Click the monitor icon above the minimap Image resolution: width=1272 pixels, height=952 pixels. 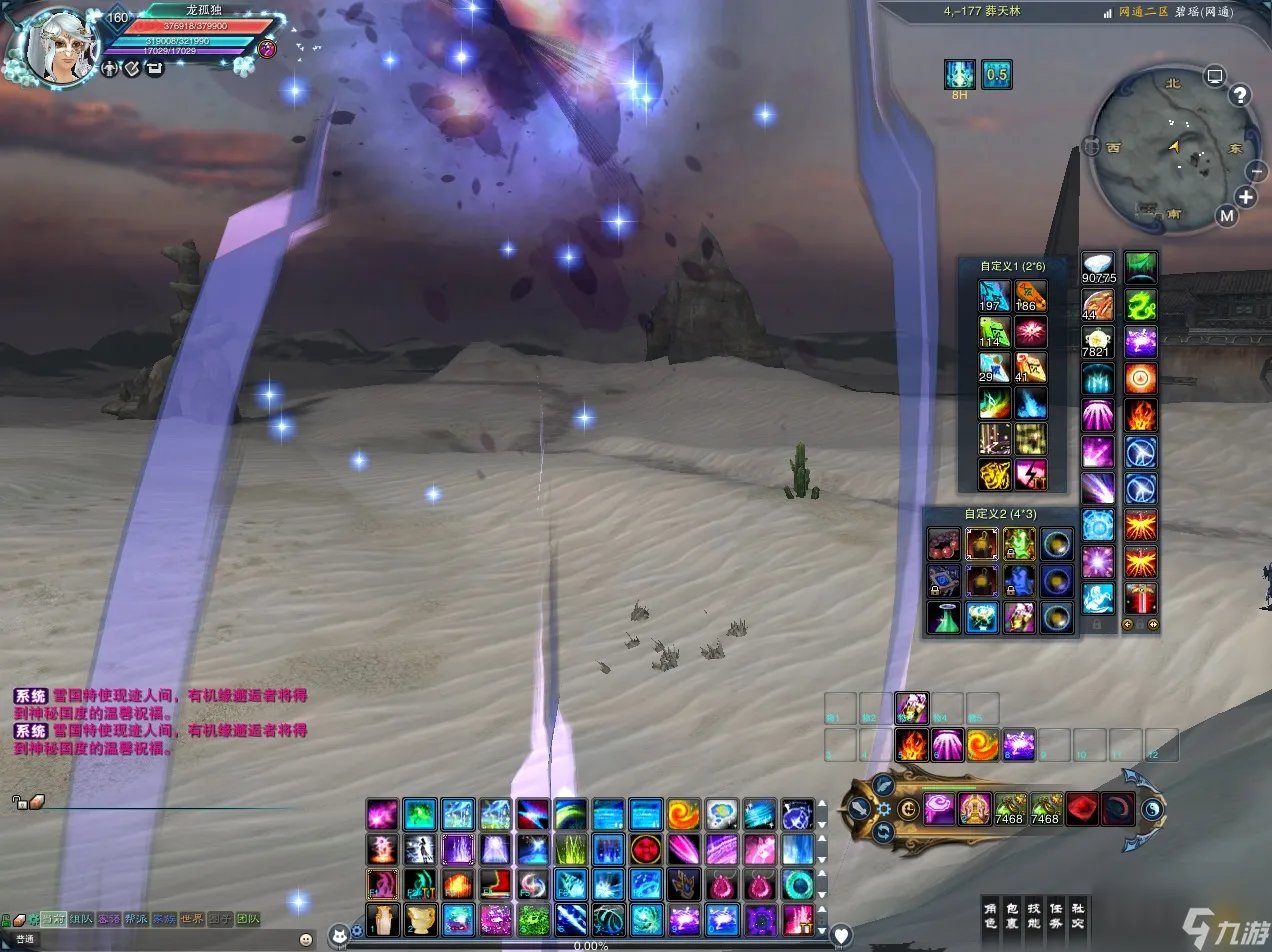coord(1215,75)
